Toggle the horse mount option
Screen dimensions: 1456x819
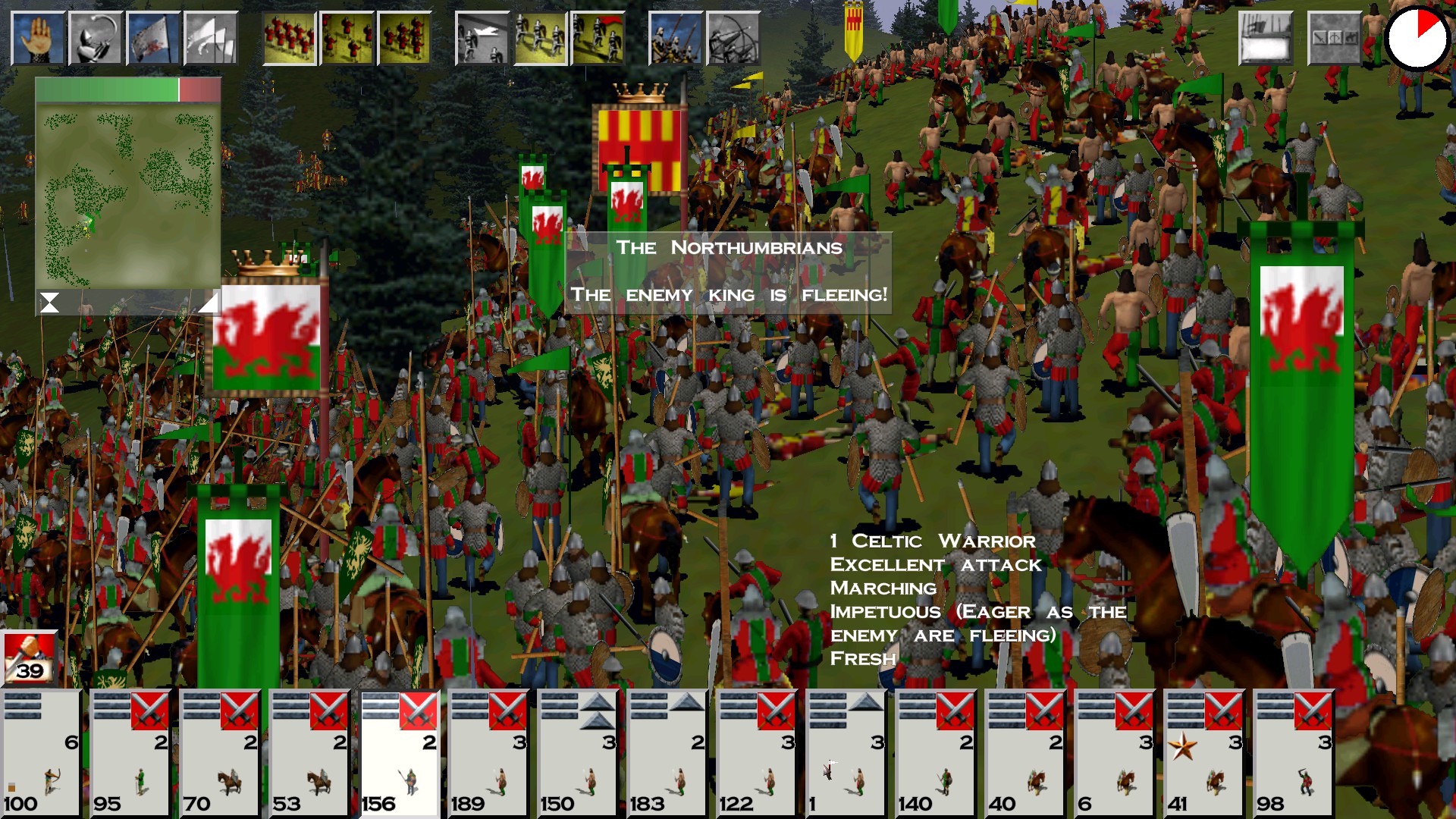pyautogui.click(x=1352, y=38)
